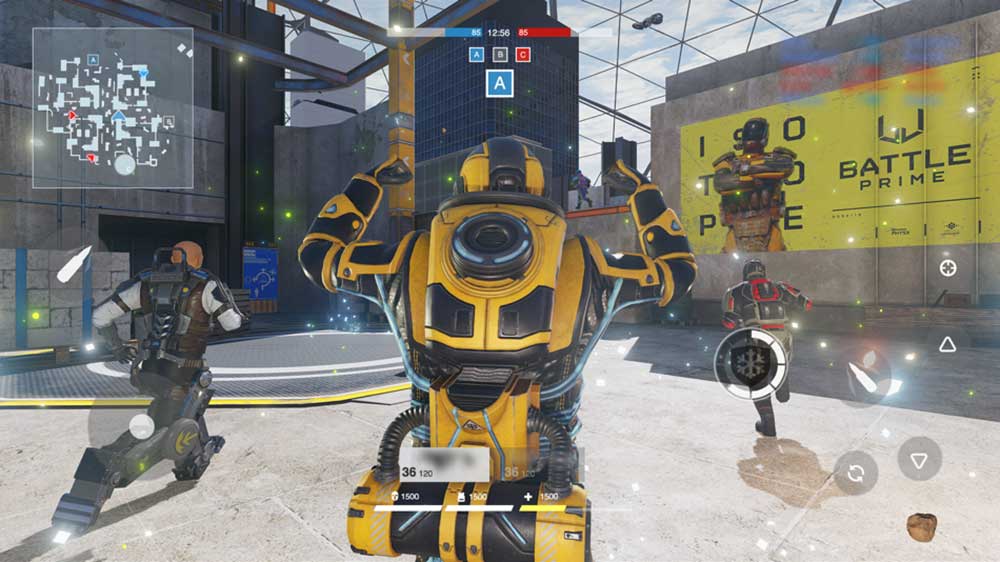The image size is (1000, 562).
Task: Hit the circular arrows reload button
Action: pos(856,472)
